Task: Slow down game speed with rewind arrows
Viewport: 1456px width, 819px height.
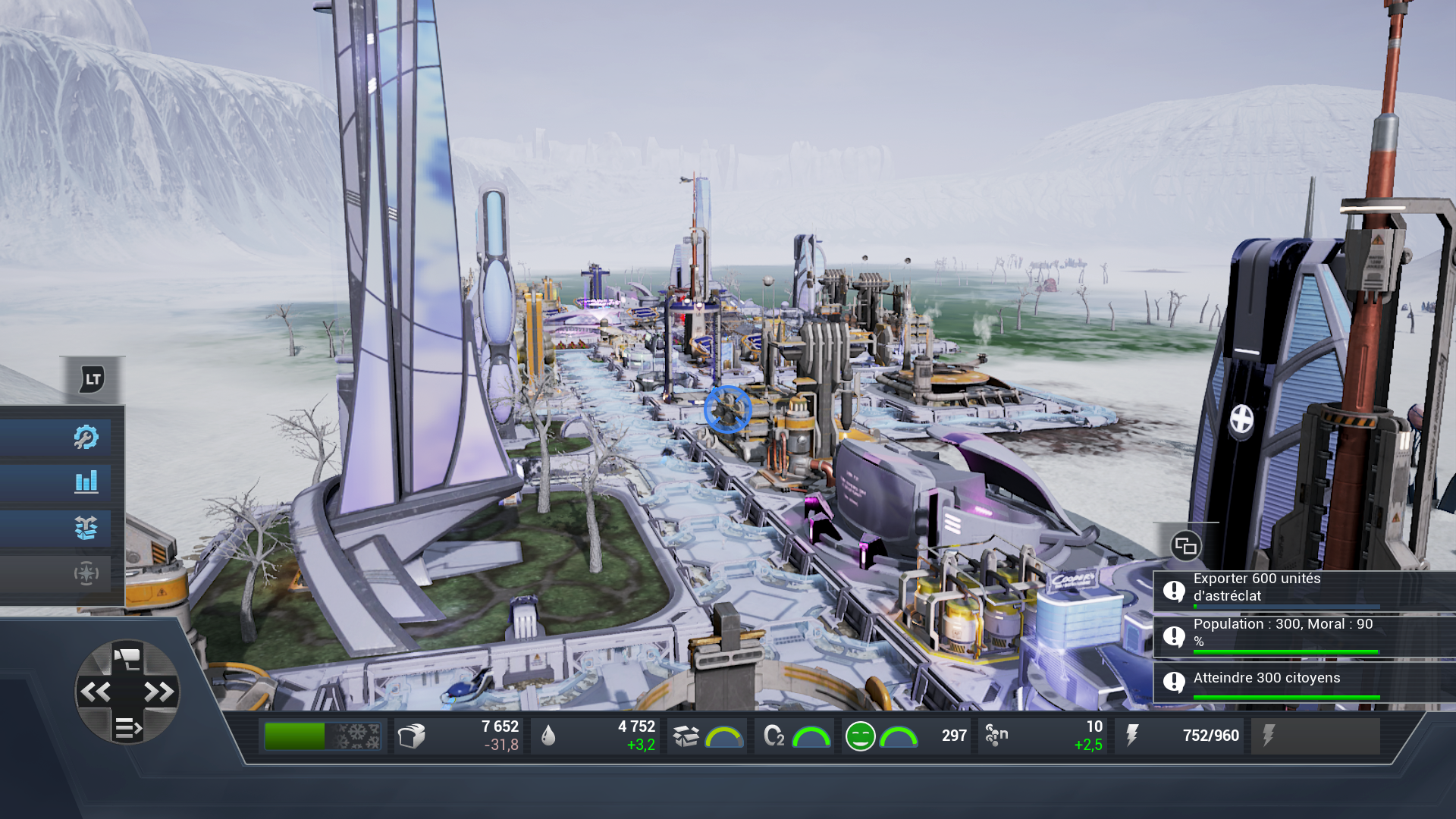Action: click(96, 692)
